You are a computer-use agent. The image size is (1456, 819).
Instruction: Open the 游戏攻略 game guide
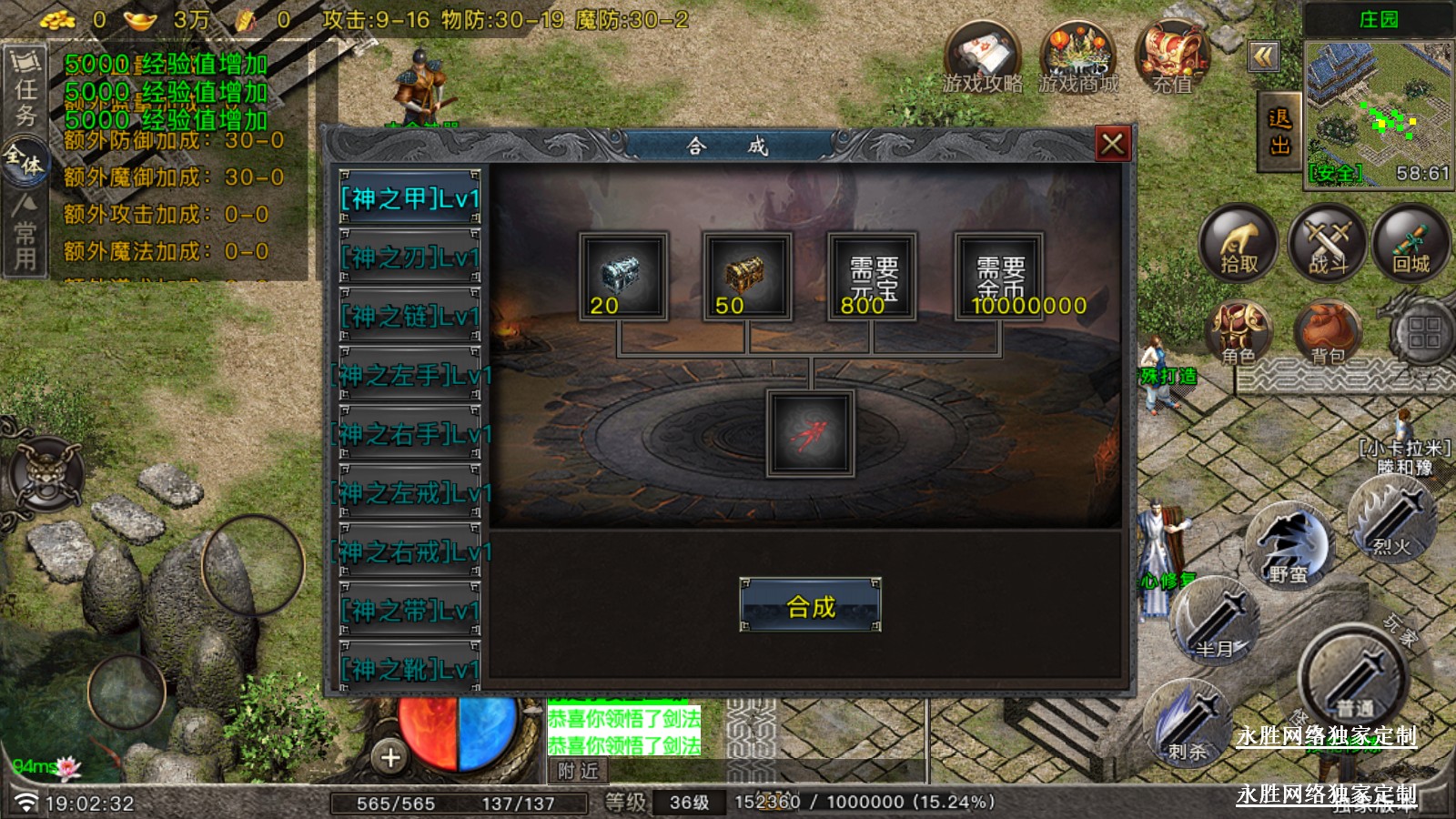click(x=982, y=58)
